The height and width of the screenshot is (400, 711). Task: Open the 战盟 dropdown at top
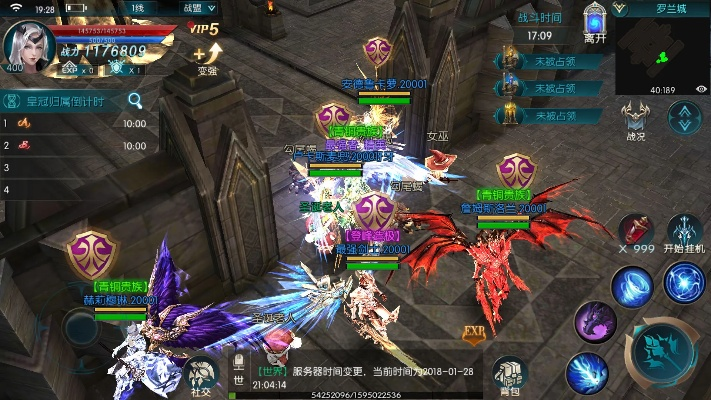(x=196, y=7)
